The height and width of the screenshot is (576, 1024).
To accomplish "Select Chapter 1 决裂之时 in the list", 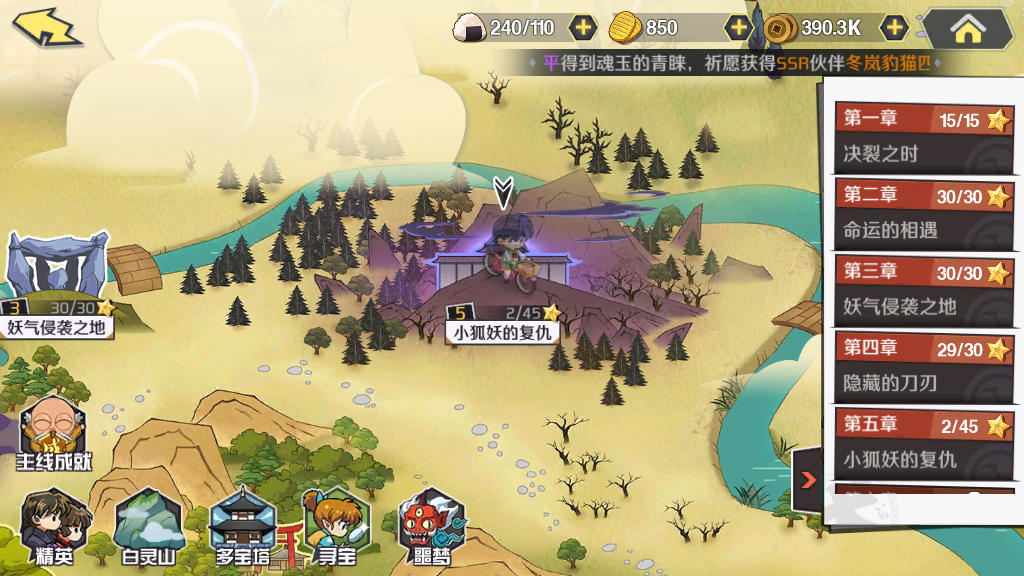I will click(x=923, y=137).
